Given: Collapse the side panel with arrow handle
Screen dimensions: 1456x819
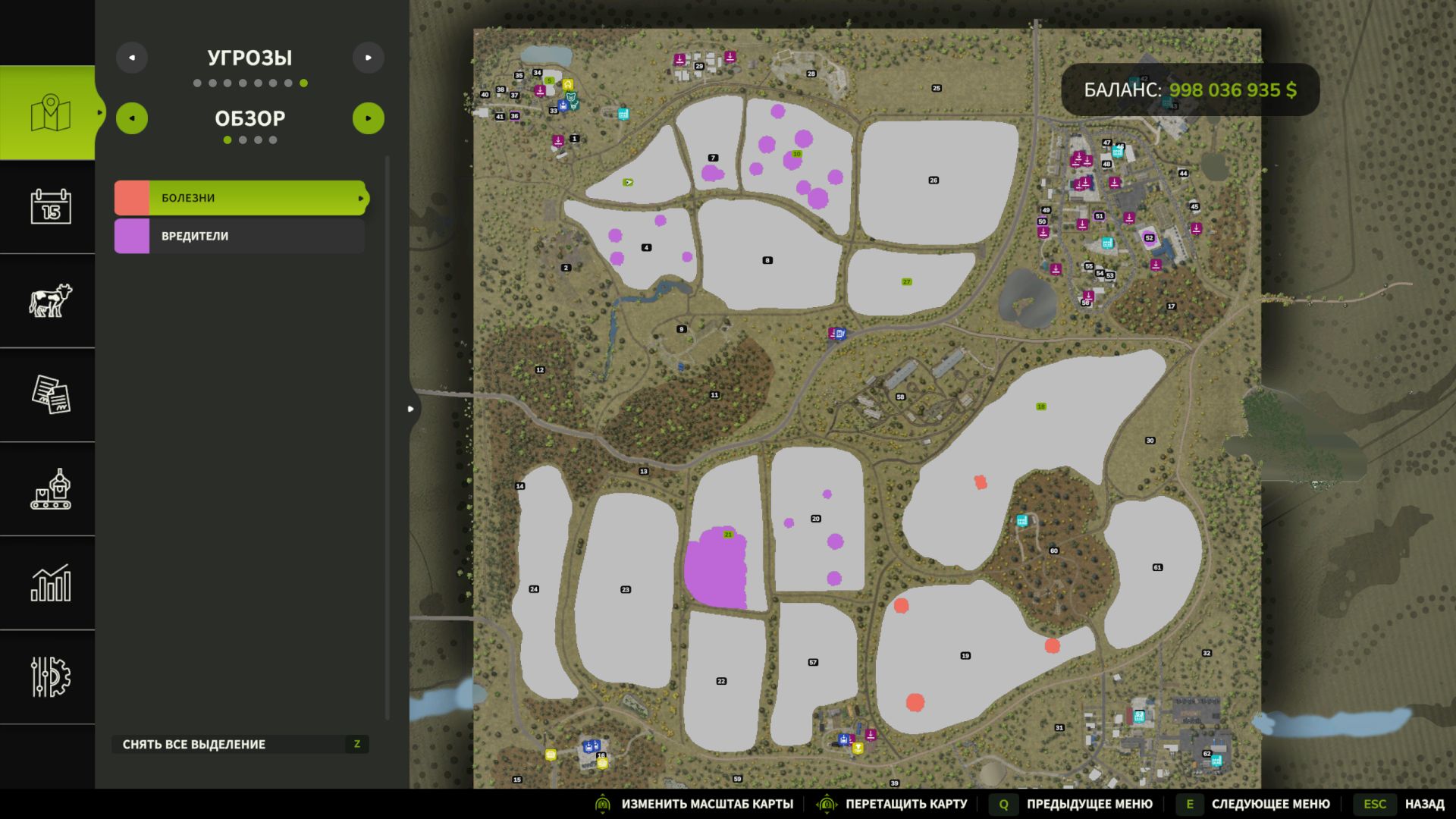Looking at the screenshot, I should pos(411,409).
